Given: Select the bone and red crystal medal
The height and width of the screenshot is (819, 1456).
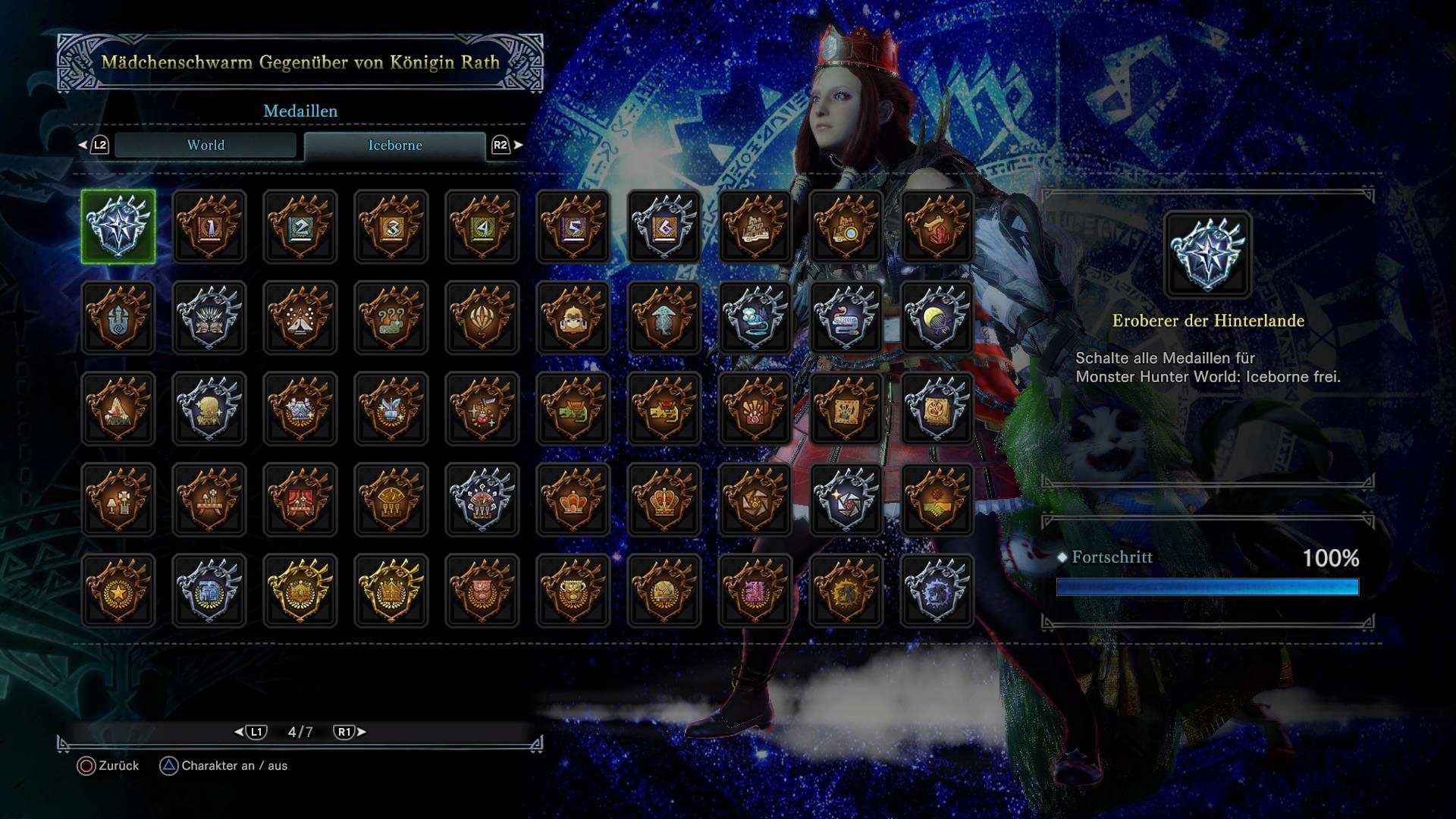Looking at the screenshot, I should point(937,227).
